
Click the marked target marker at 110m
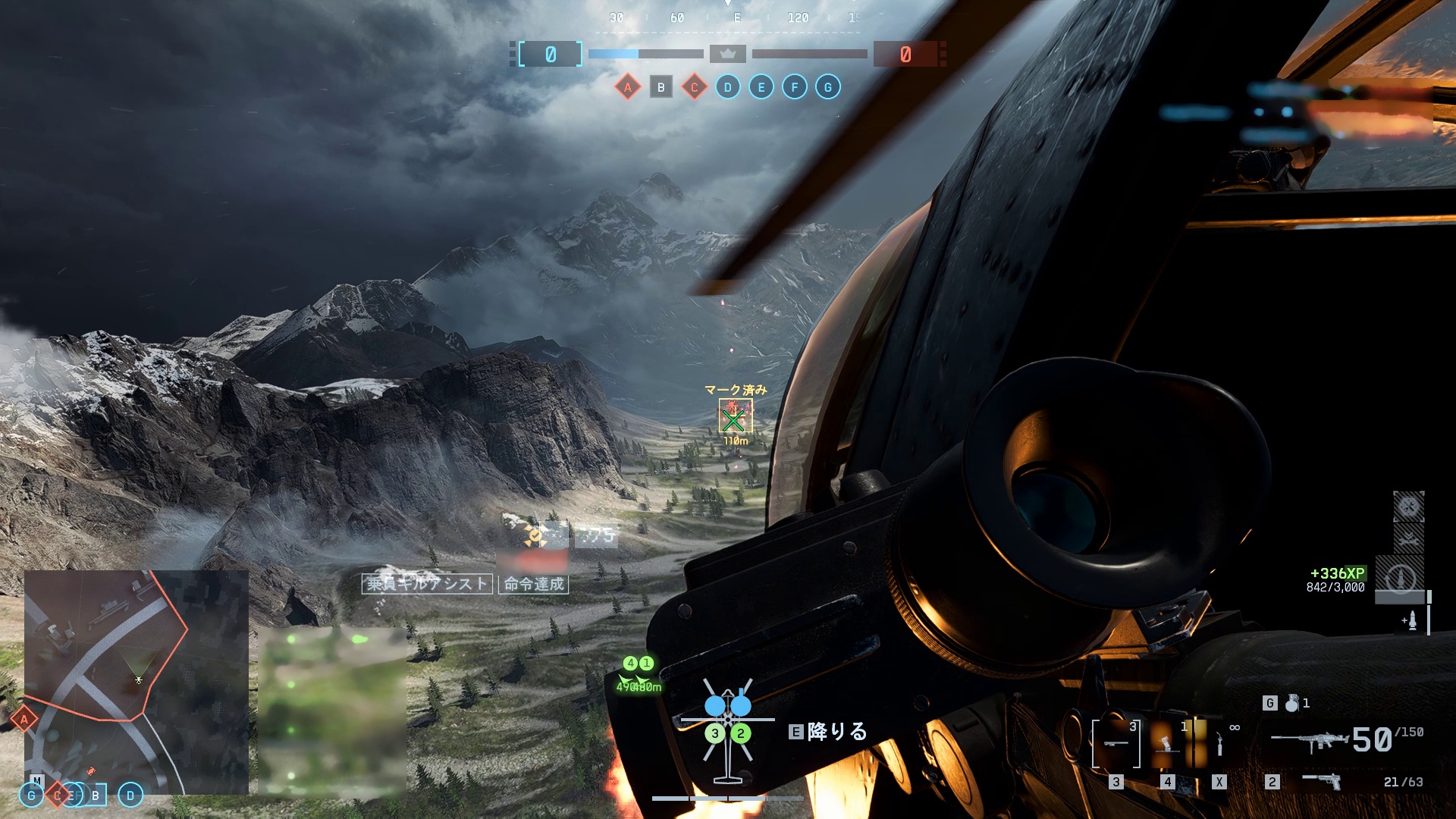734,417
